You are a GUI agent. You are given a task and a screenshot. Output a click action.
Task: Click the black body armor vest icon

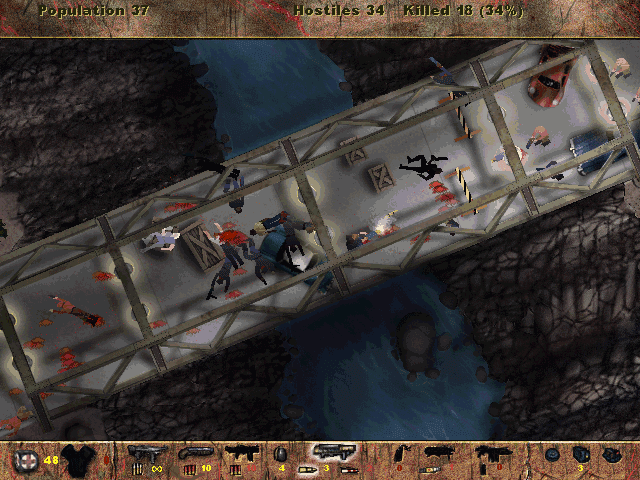tap(78, 460)
